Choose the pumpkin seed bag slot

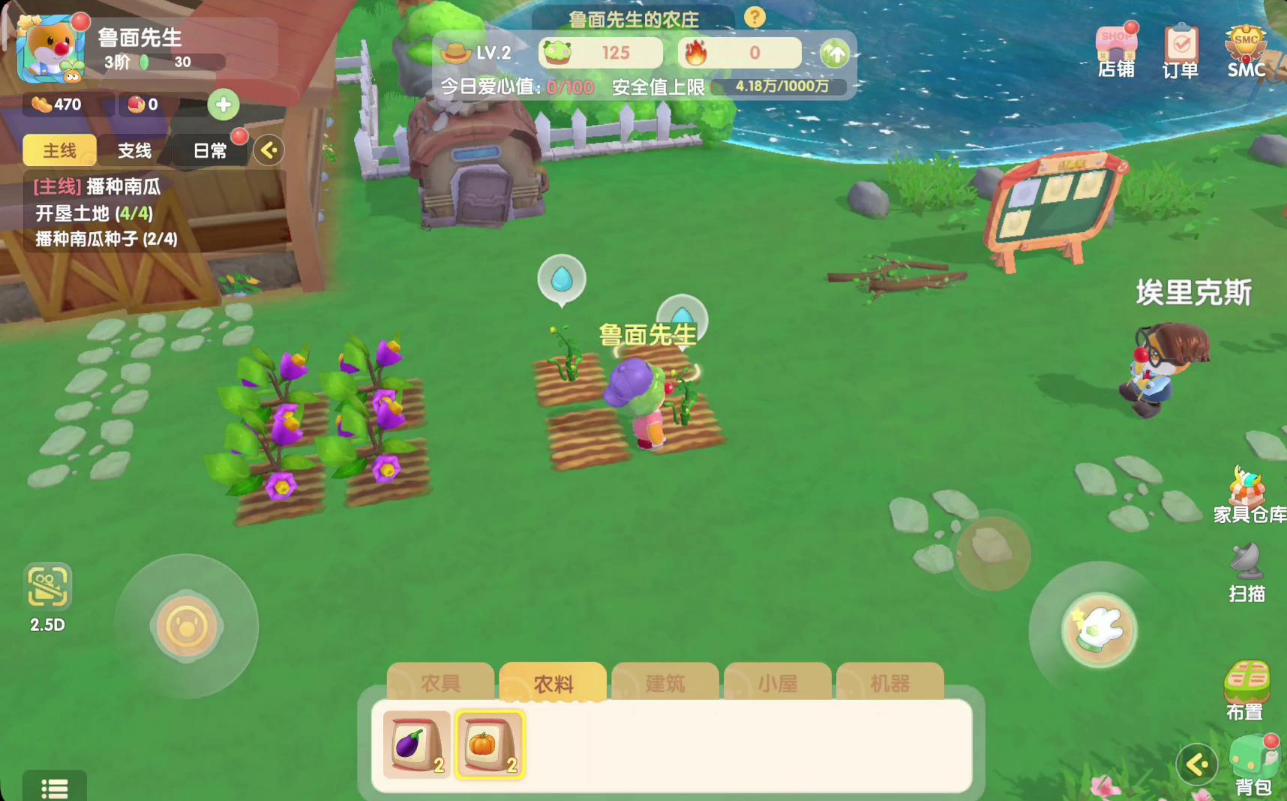(x=490, y=744)
